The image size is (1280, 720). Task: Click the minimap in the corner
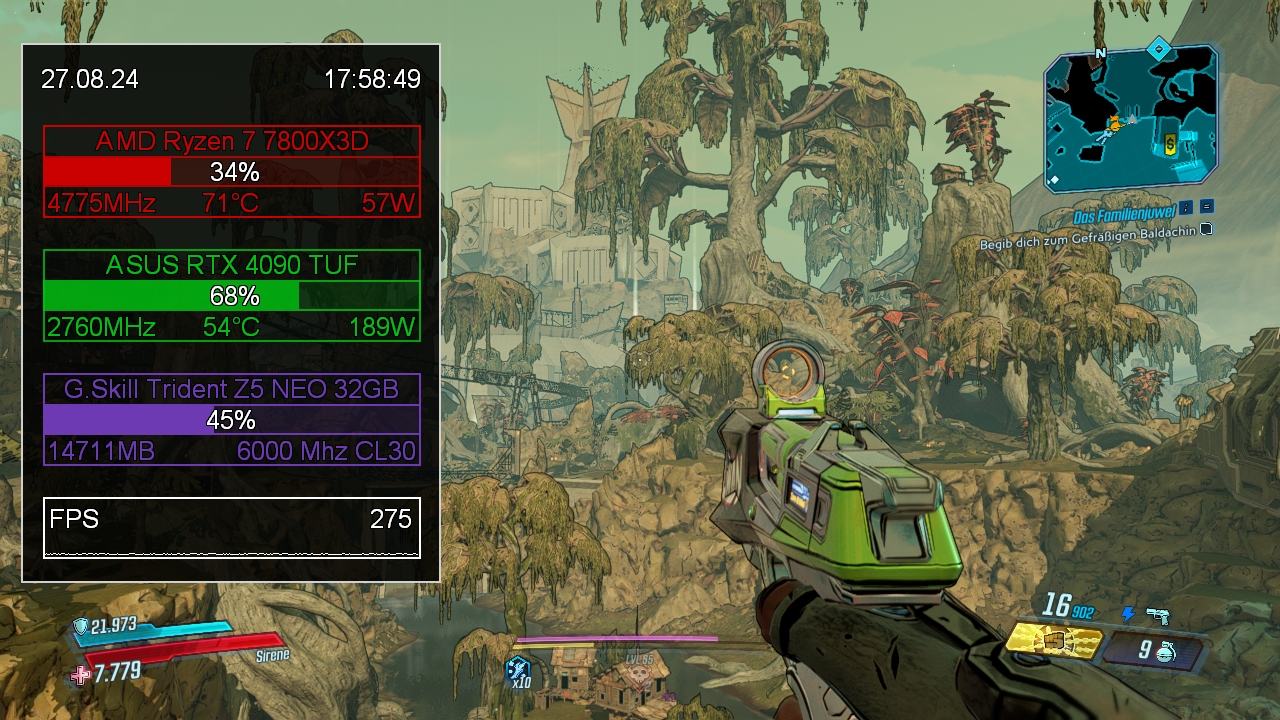coord(1130,118)
